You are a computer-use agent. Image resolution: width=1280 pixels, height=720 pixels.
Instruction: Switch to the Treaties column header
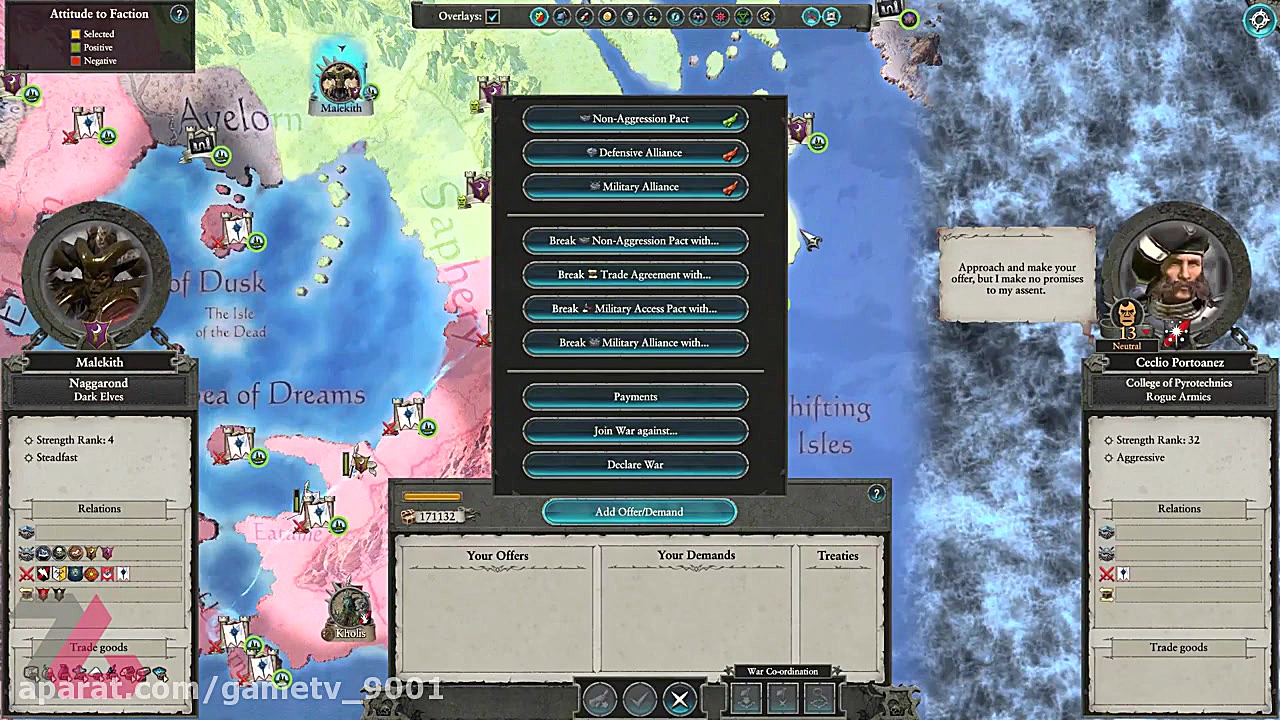[x=838, y=555]
